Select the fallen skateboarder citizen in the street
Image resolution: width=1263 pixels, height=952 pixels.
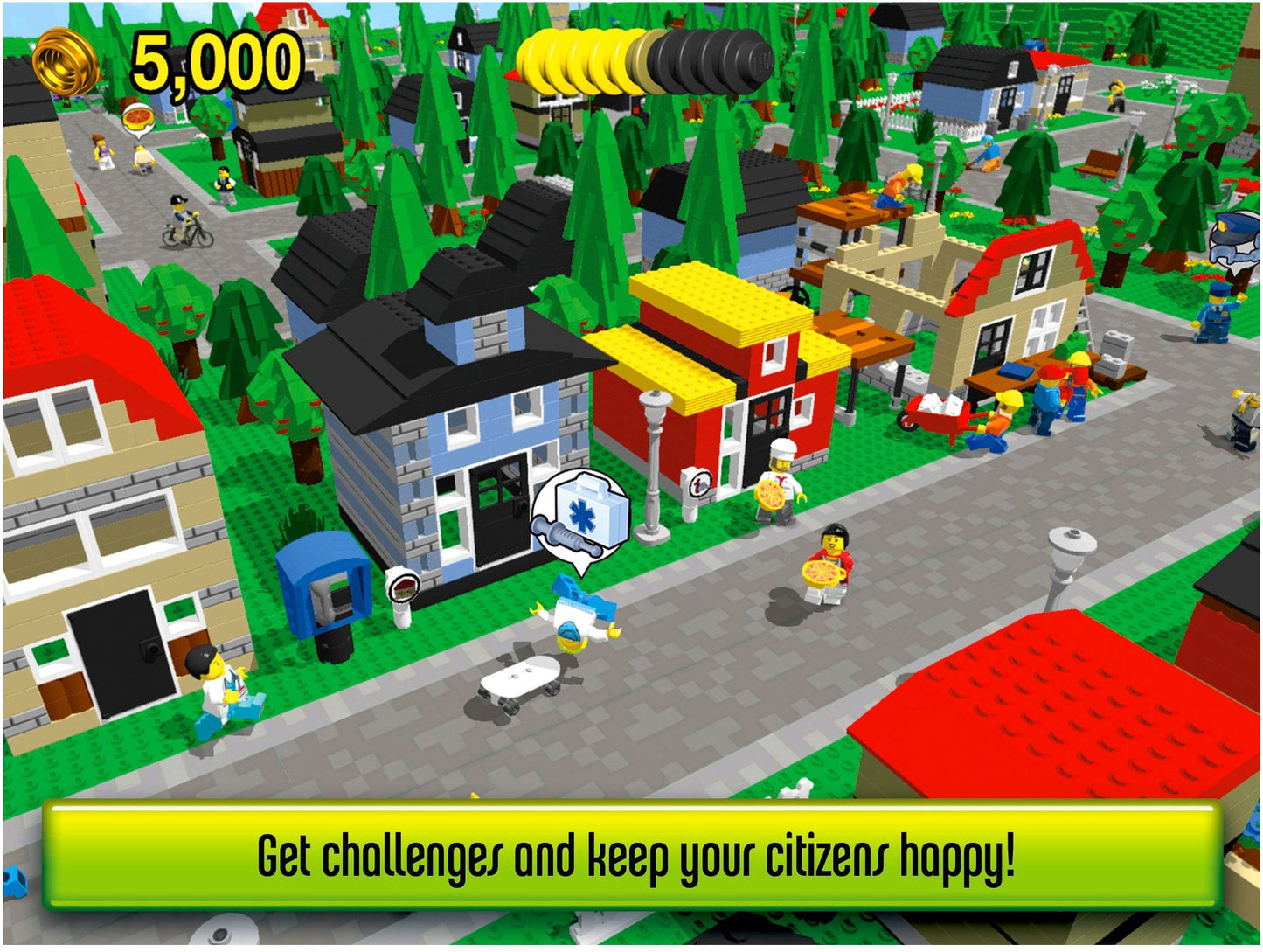pos(579,612)
